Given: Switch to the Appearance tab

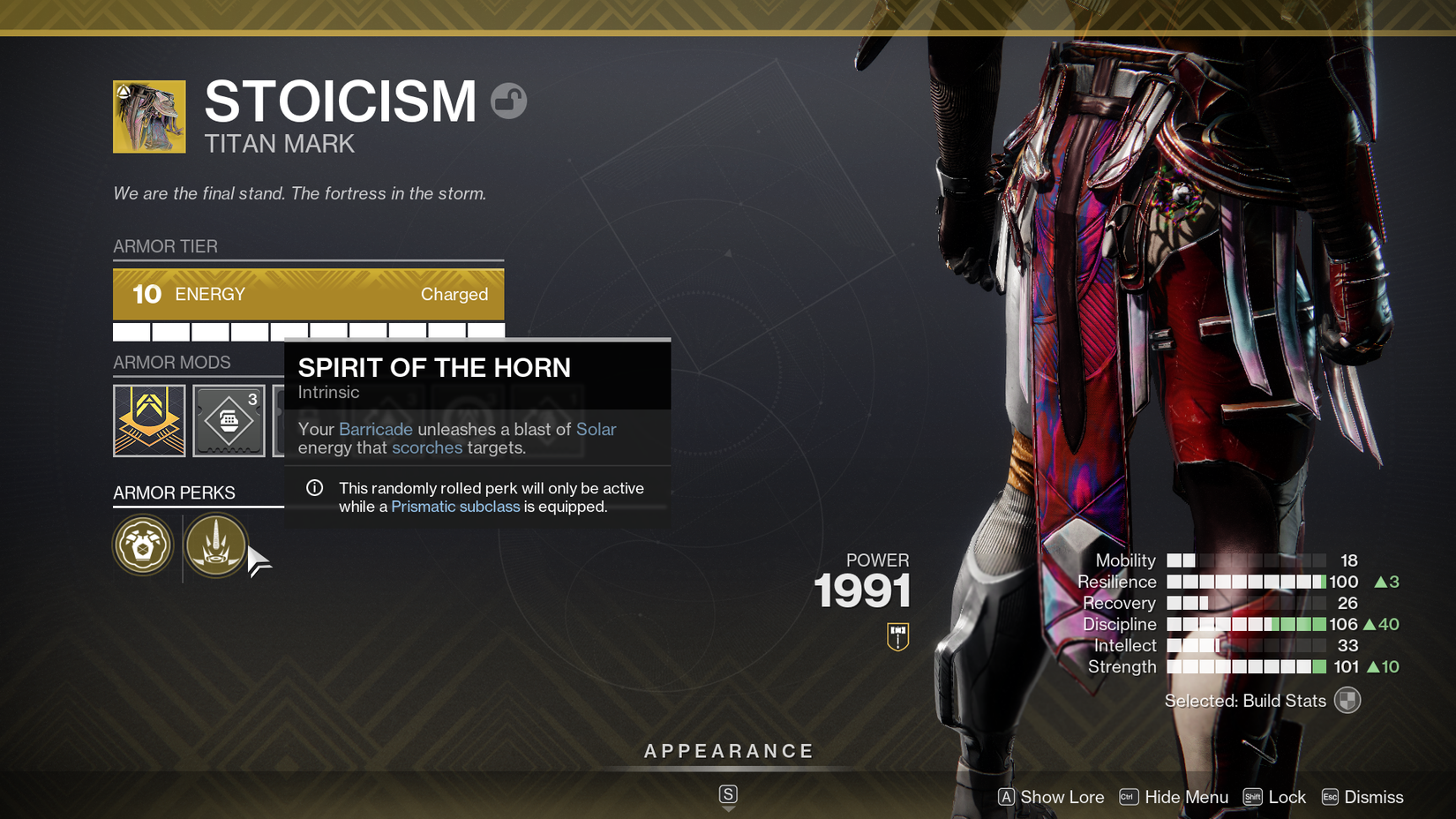Looking at the screenshot, I should tap(728, 751).
